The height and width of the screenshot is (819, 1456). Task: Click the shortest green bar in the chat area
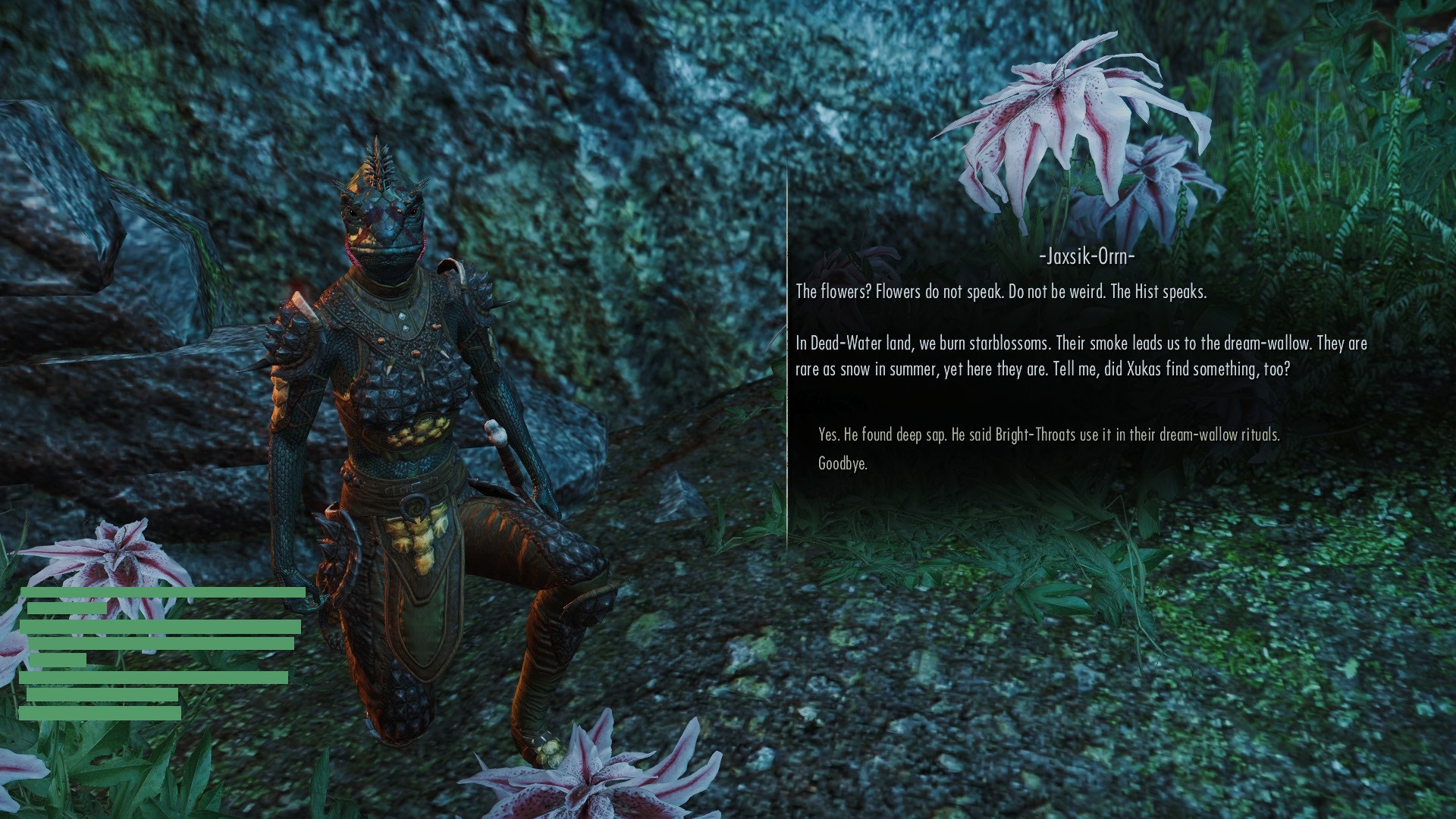(57, 661)
